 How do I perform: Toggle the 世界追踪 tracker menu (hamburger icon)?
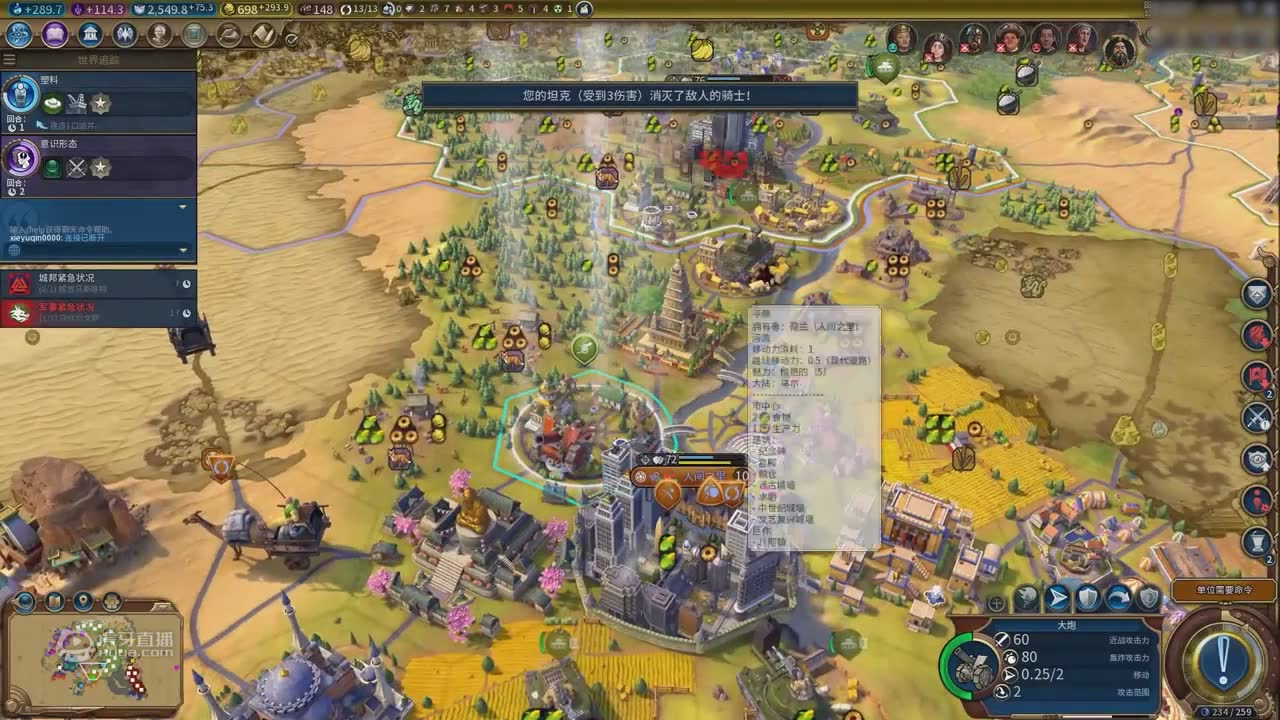click(12, 60)
